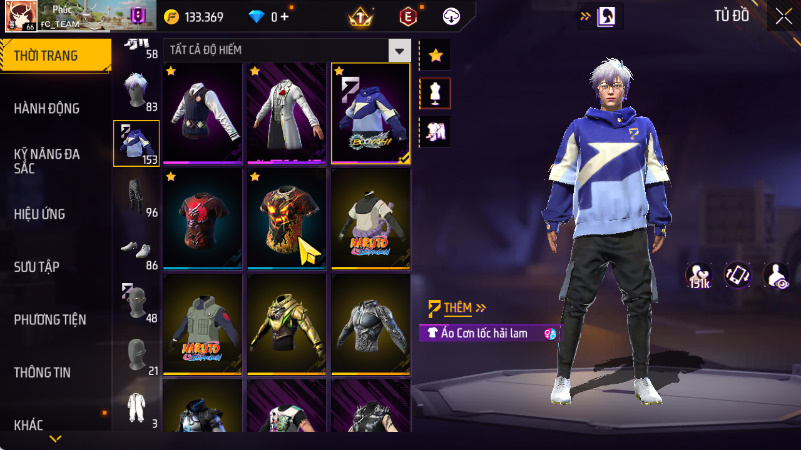Select the green Naruto flak vest
Screen dimensions: 801x450
coord(203,323)
